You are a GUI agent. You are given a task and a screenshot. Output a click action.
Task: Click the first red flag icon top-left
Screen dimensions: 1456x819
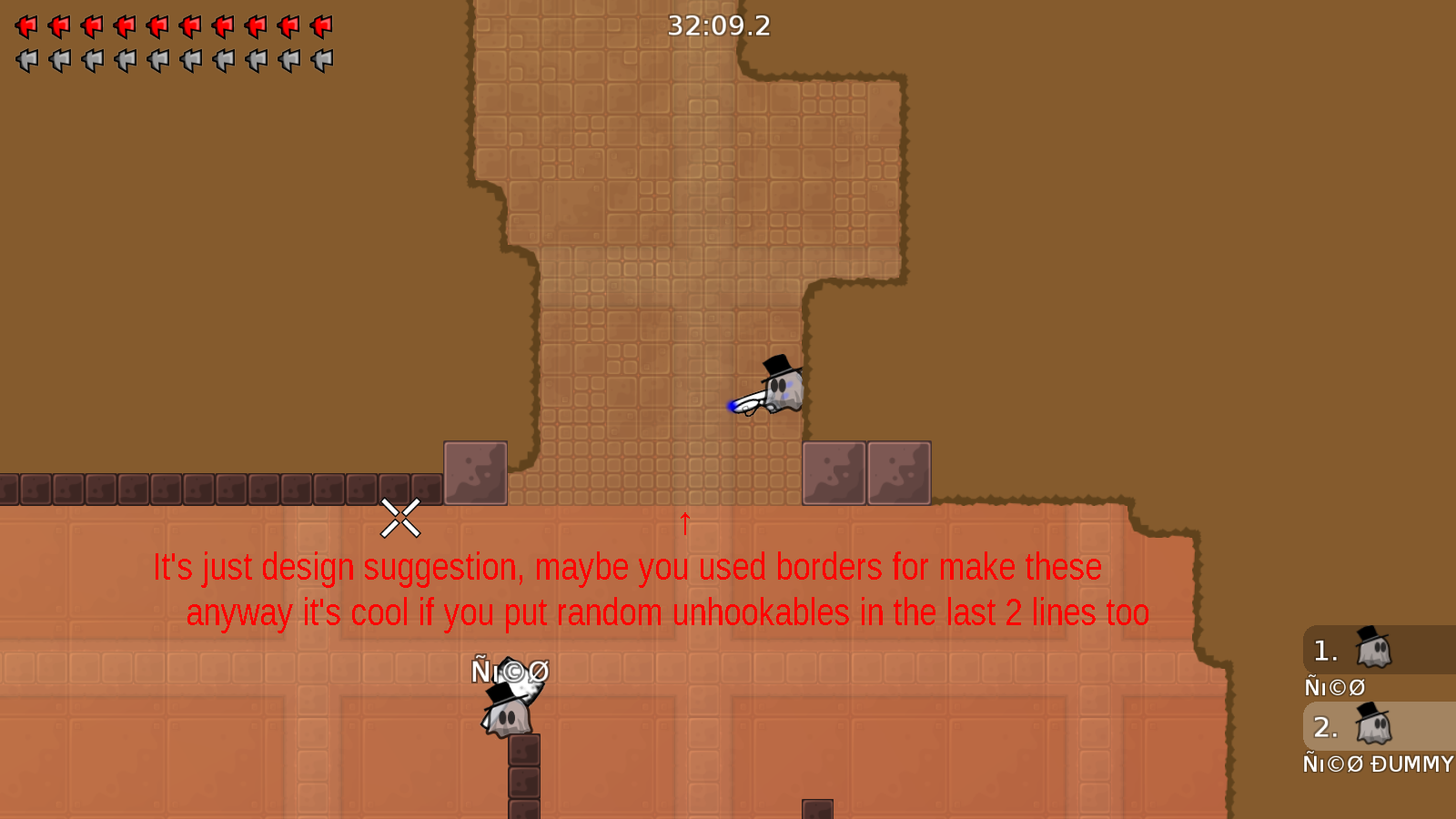pyautogui.click(x=25, y=25)
